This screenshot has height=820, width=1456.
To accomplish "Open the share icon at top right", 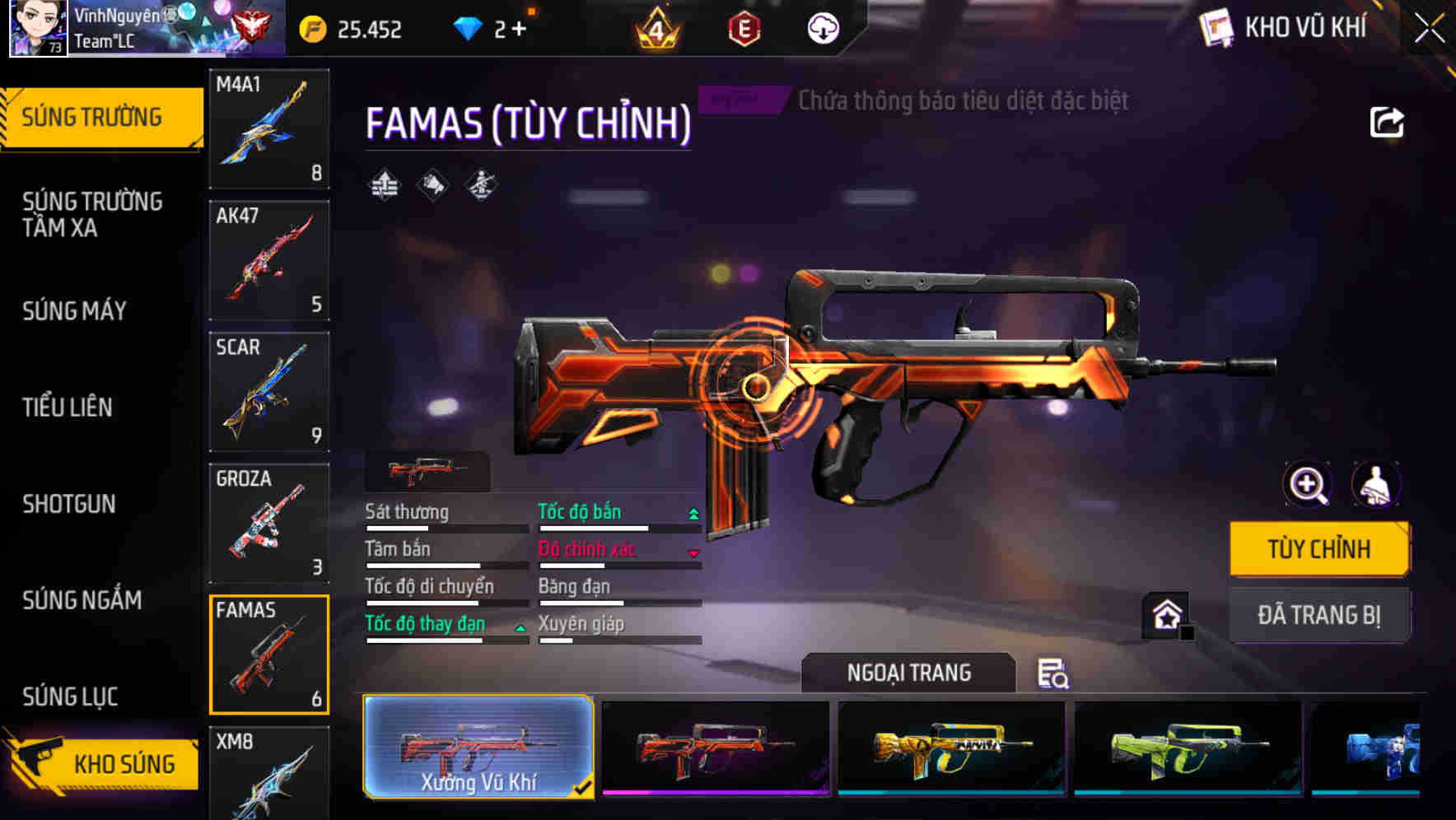I will point(1388,122).
